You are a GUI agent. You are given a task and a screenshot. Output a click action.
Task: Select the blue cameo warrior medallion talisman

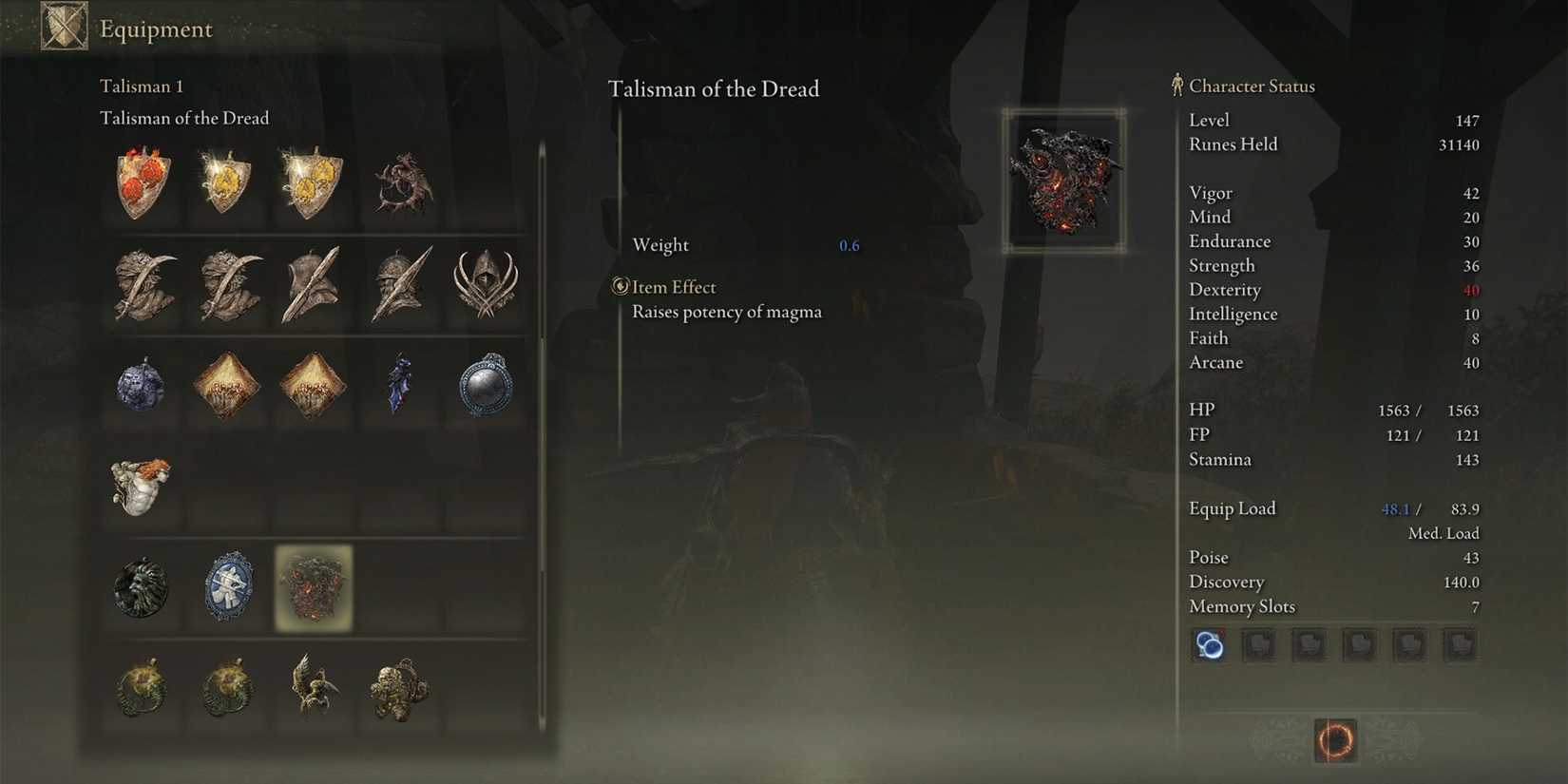coord(226,589)
